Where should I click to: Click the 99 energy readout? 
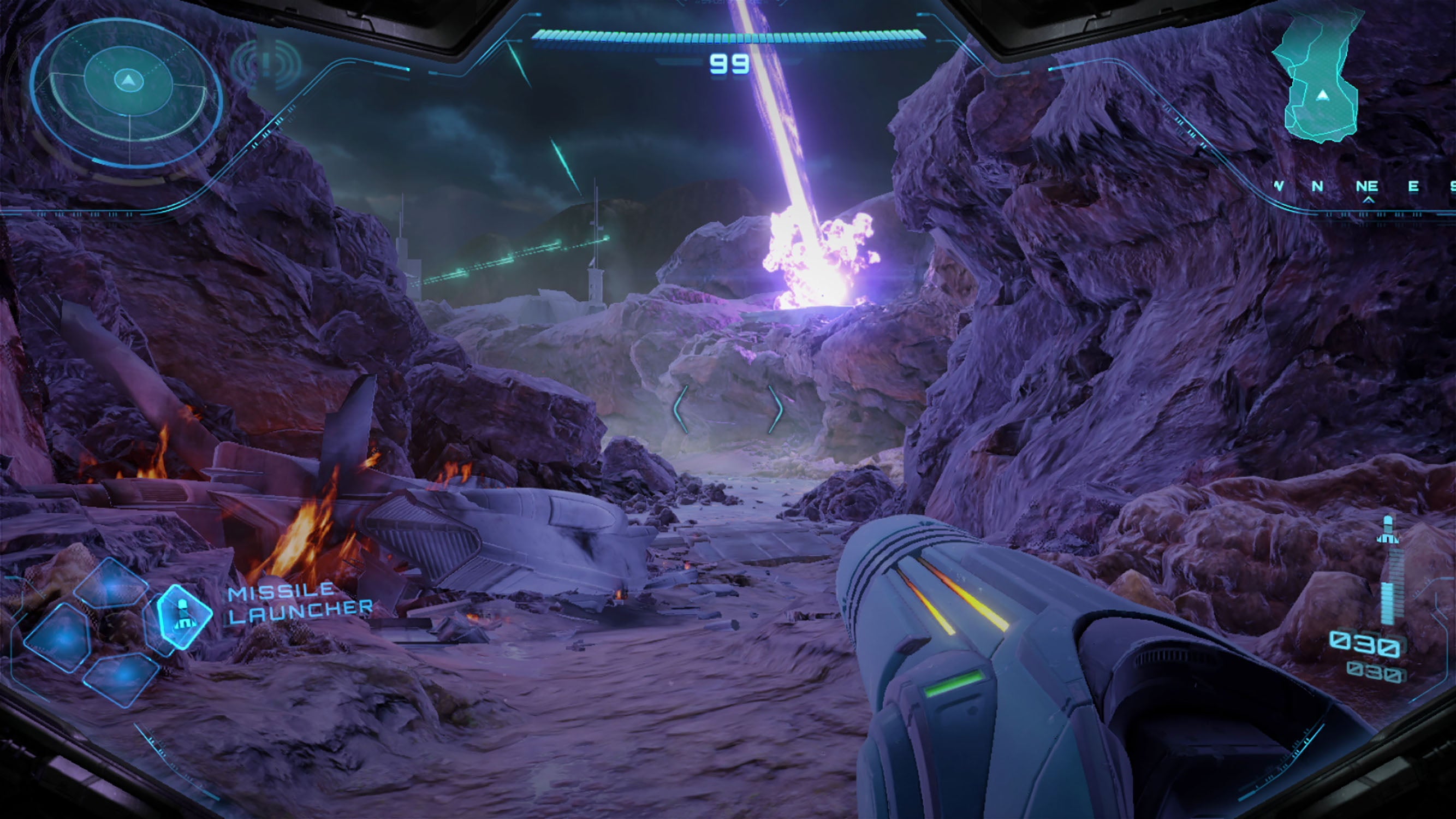(x=729, y=65)
